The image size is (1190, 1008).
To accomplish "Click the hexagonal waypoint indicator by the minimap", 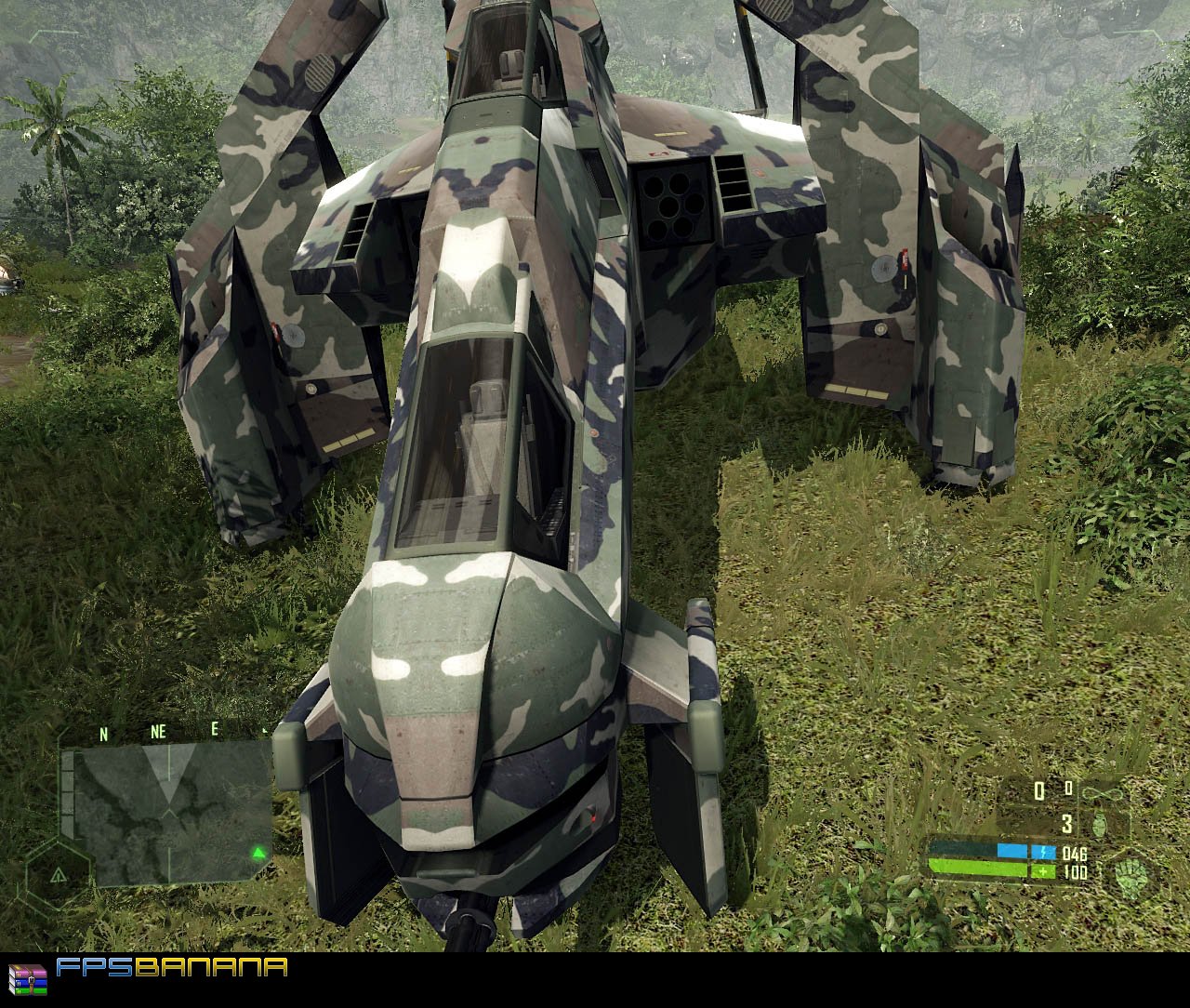I will click(57, 875).
